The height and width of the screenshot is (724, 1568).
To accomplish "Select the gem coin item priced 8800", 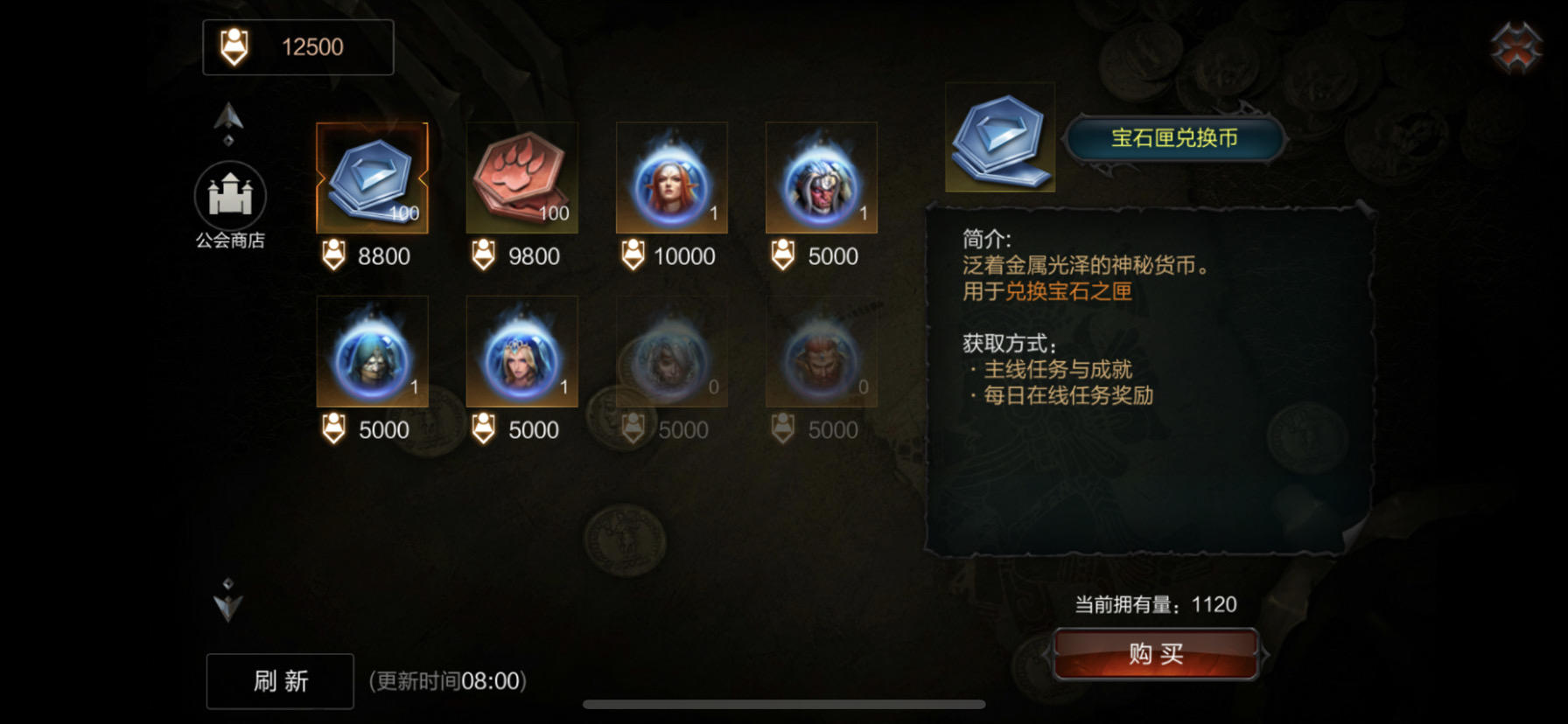I will (371, 178).
